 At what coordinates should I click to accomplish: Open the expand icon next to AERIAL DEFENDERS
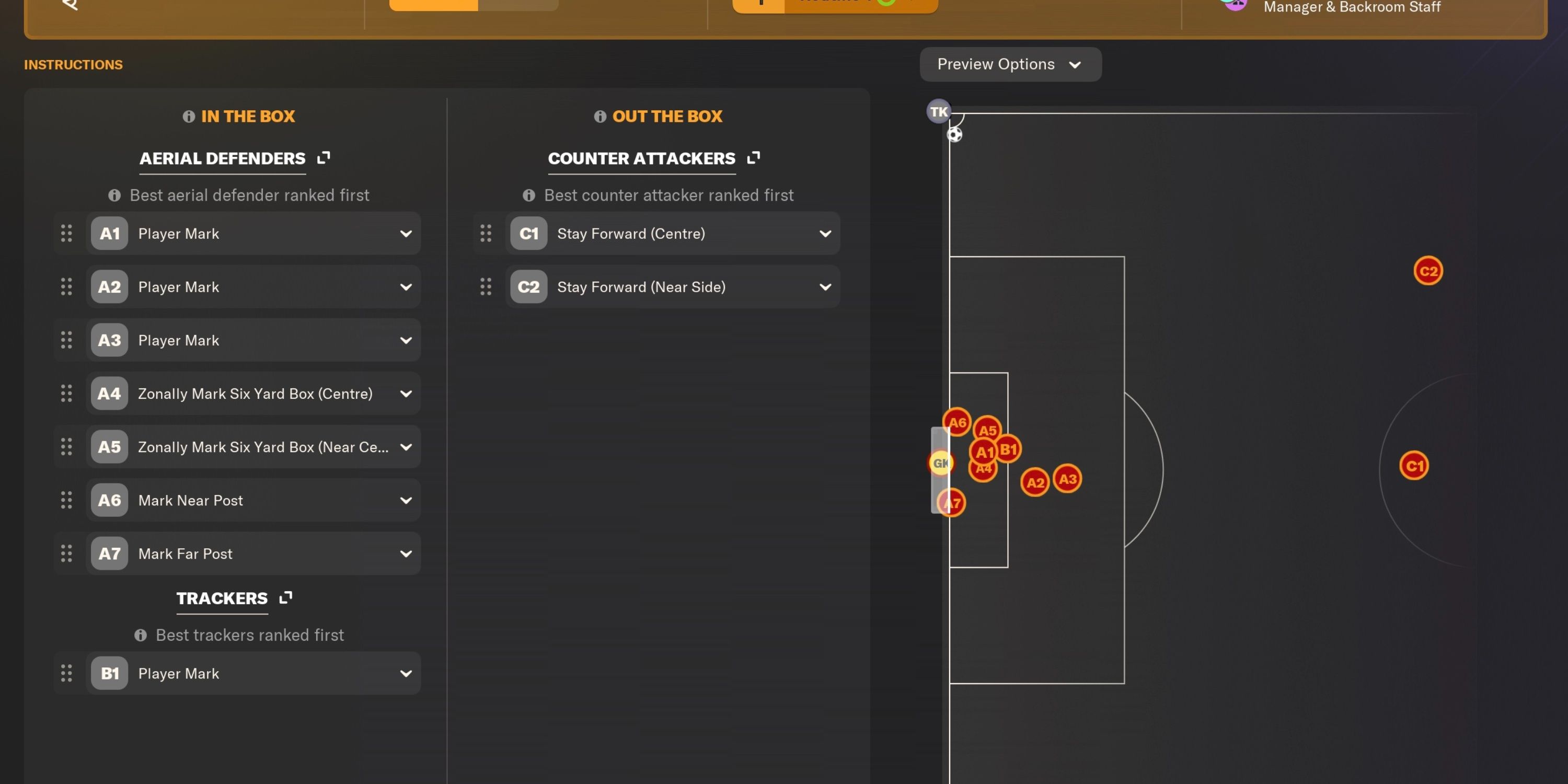[x=323, y=158]
